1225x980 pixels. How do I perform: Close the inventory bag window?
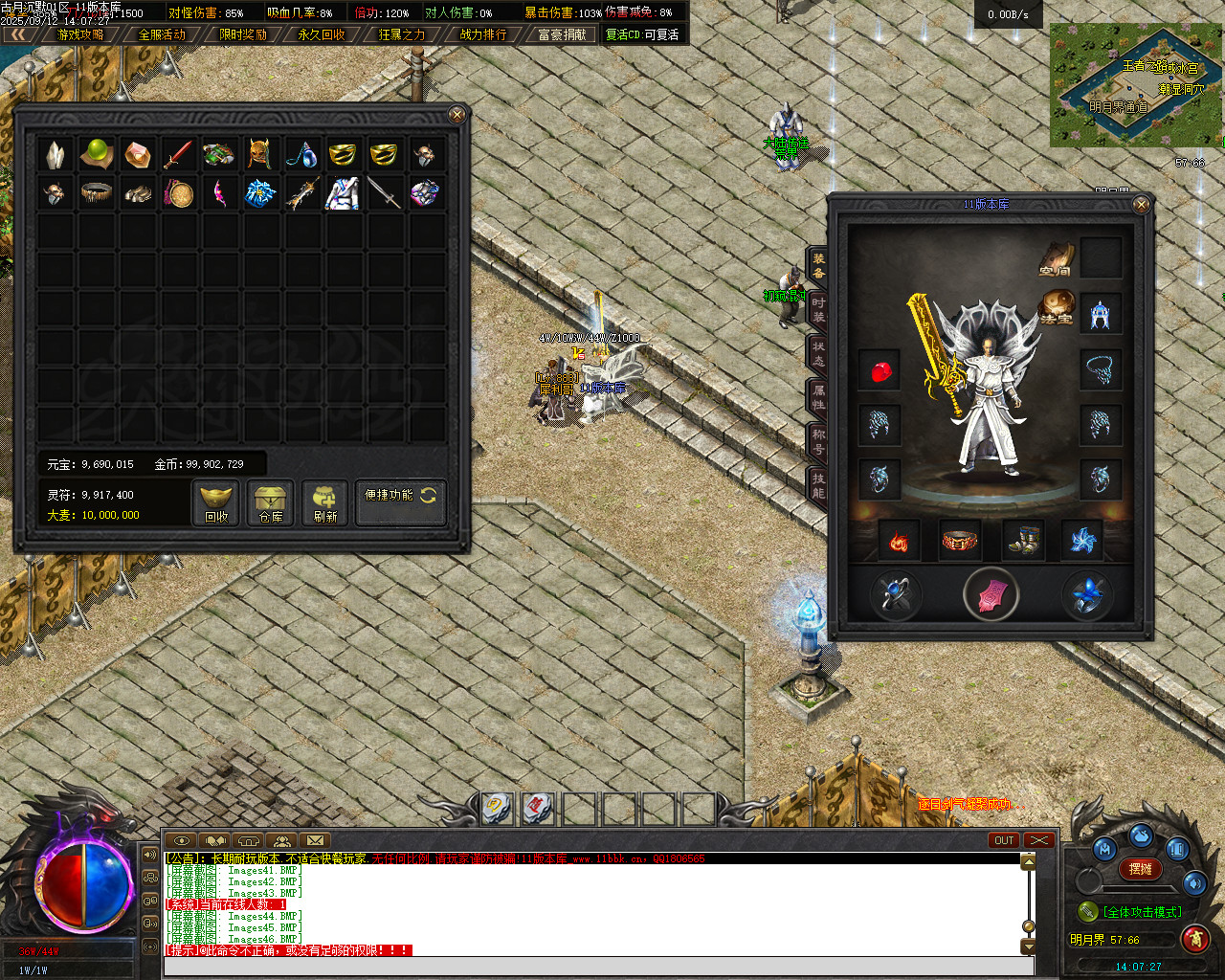pyautogui.click(x=457, y=115)
